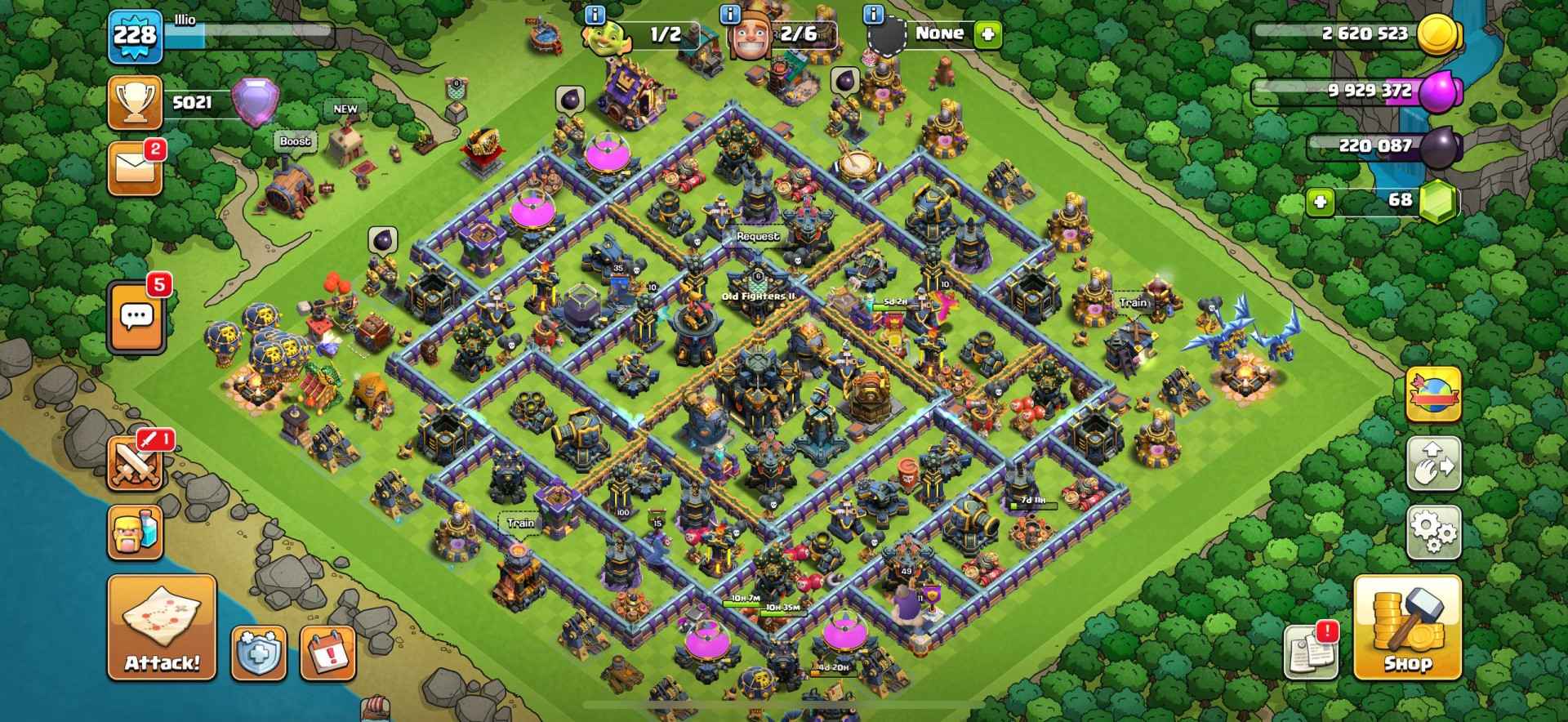Add a shield with the green plus
Image resolution: width=1568 pixels, height=722 pixels.
pyautogui.click(x=988, y=34)
